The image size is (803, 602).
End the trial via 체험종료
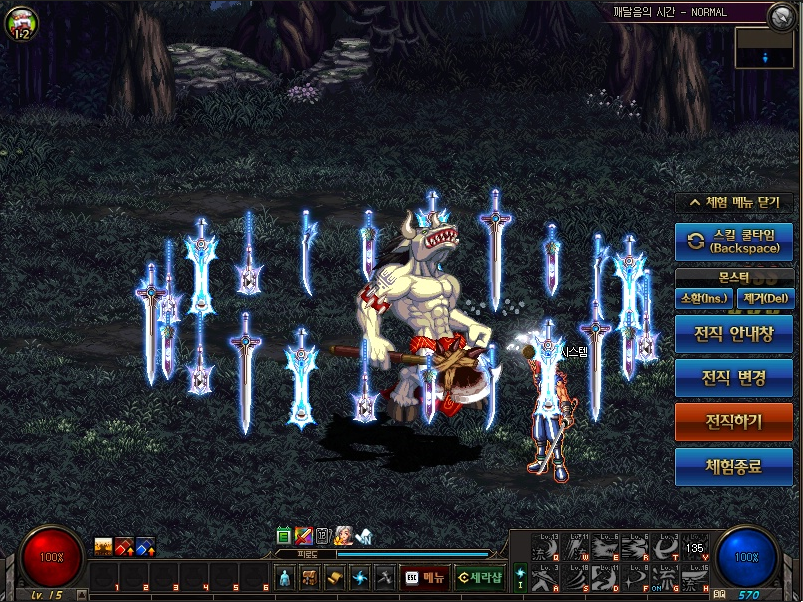[x=734, y=466]
